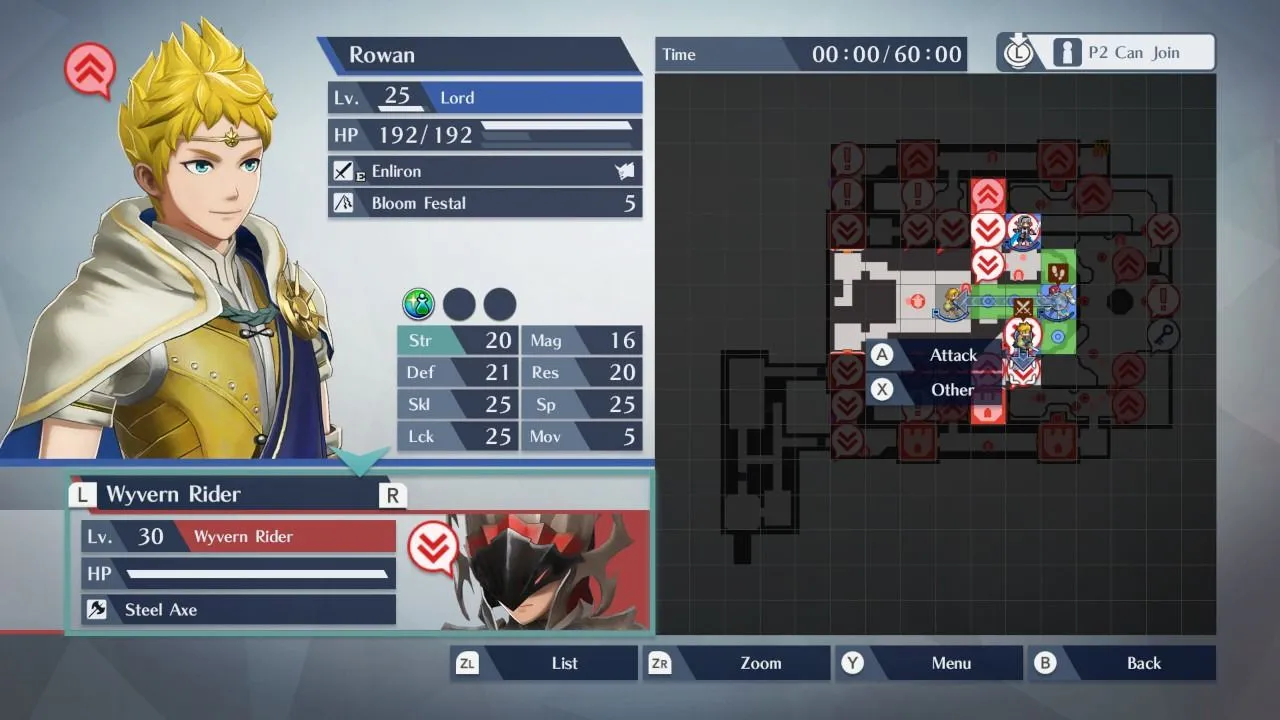1280x720 pixels.
Task: Select Rowan's Lord class level bar
Action: pos(485,97)
